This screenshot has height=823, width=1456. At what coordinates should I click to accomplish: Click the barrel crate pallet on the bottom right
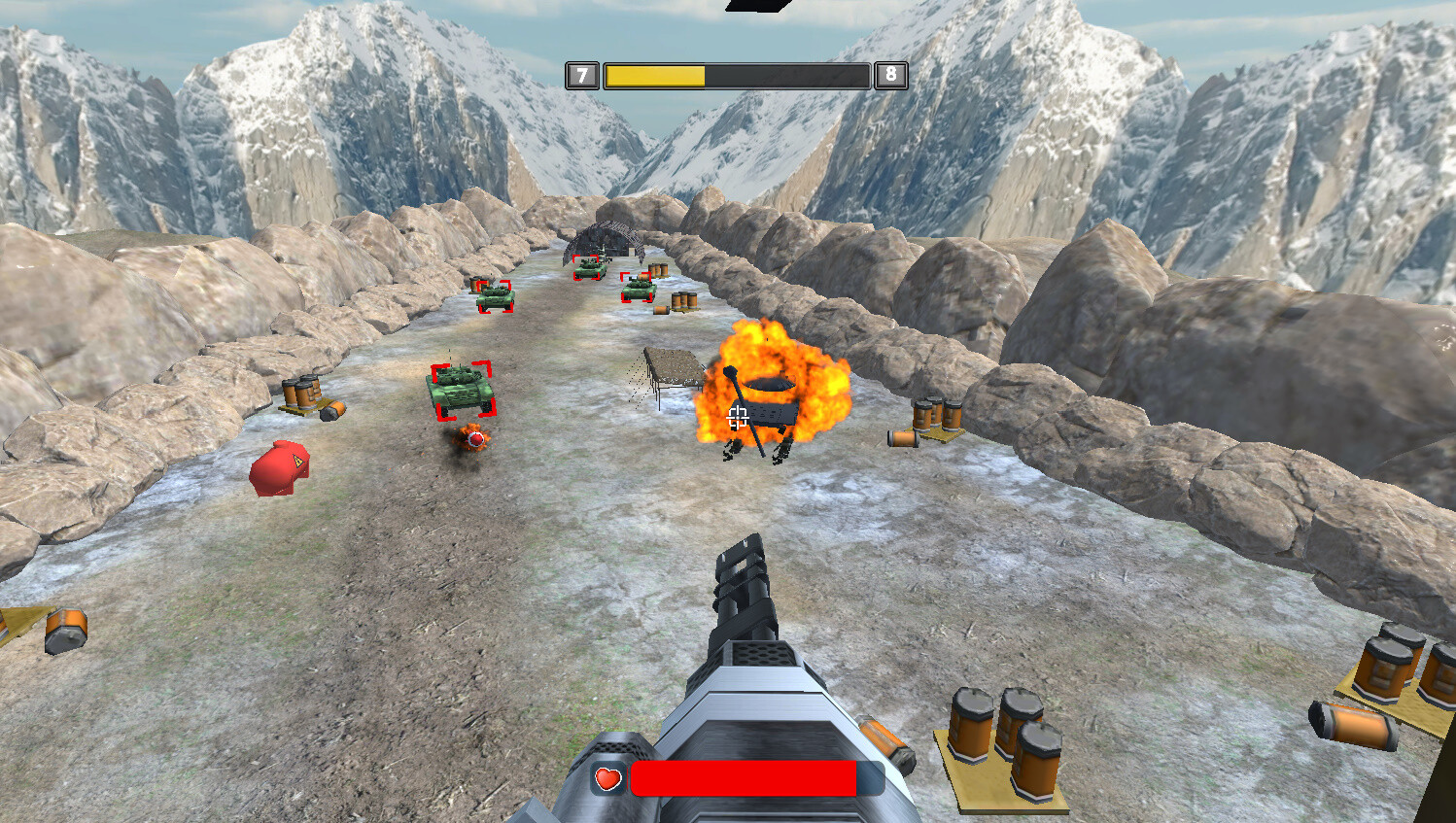1001,748
